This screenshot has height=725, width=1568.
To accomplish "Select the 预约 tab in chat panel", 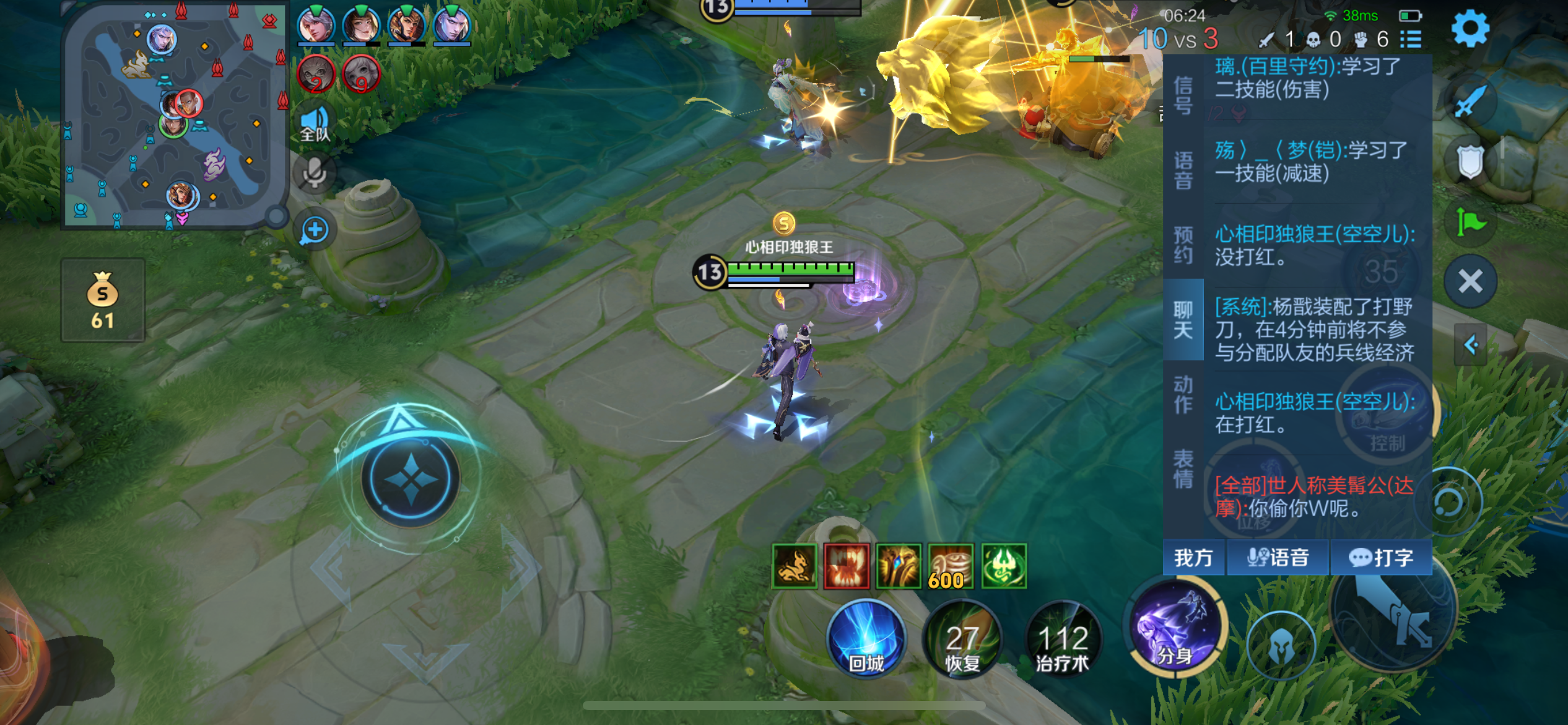I will pyautogui.click(x=1183, y=244).
